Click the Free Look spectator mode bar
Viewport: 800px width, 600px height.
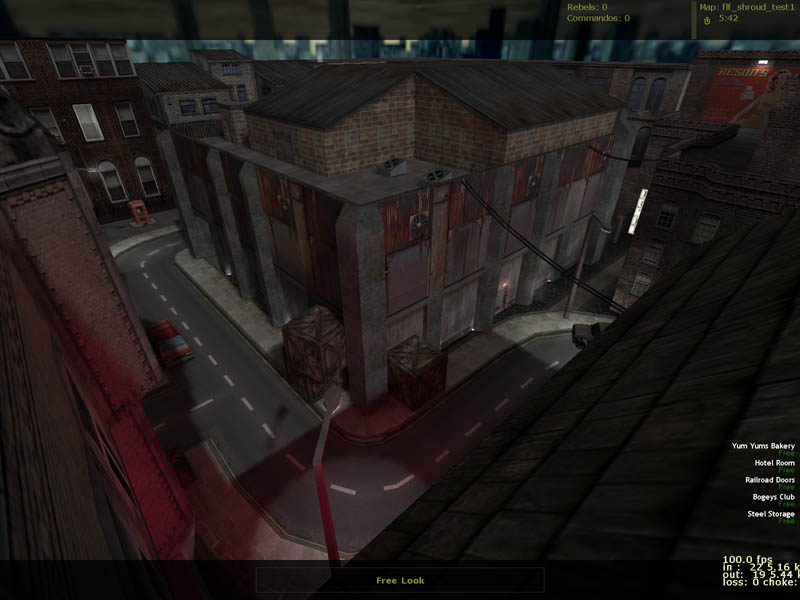400,580
